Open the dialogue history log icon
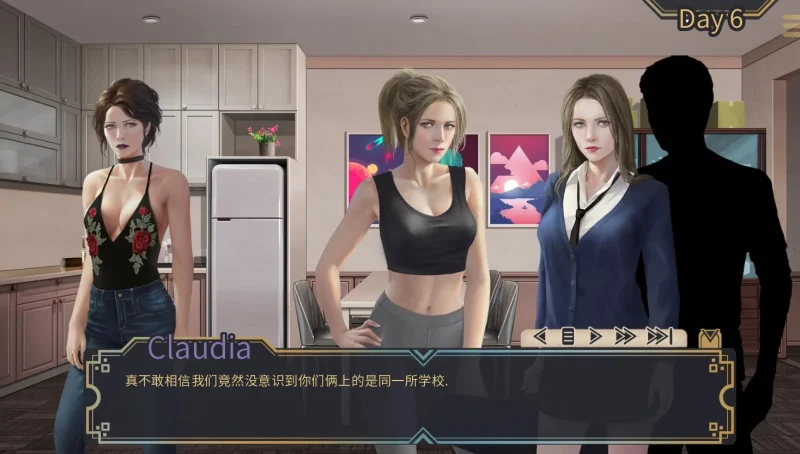Screen dimensions: 800x454 [568, 337]
